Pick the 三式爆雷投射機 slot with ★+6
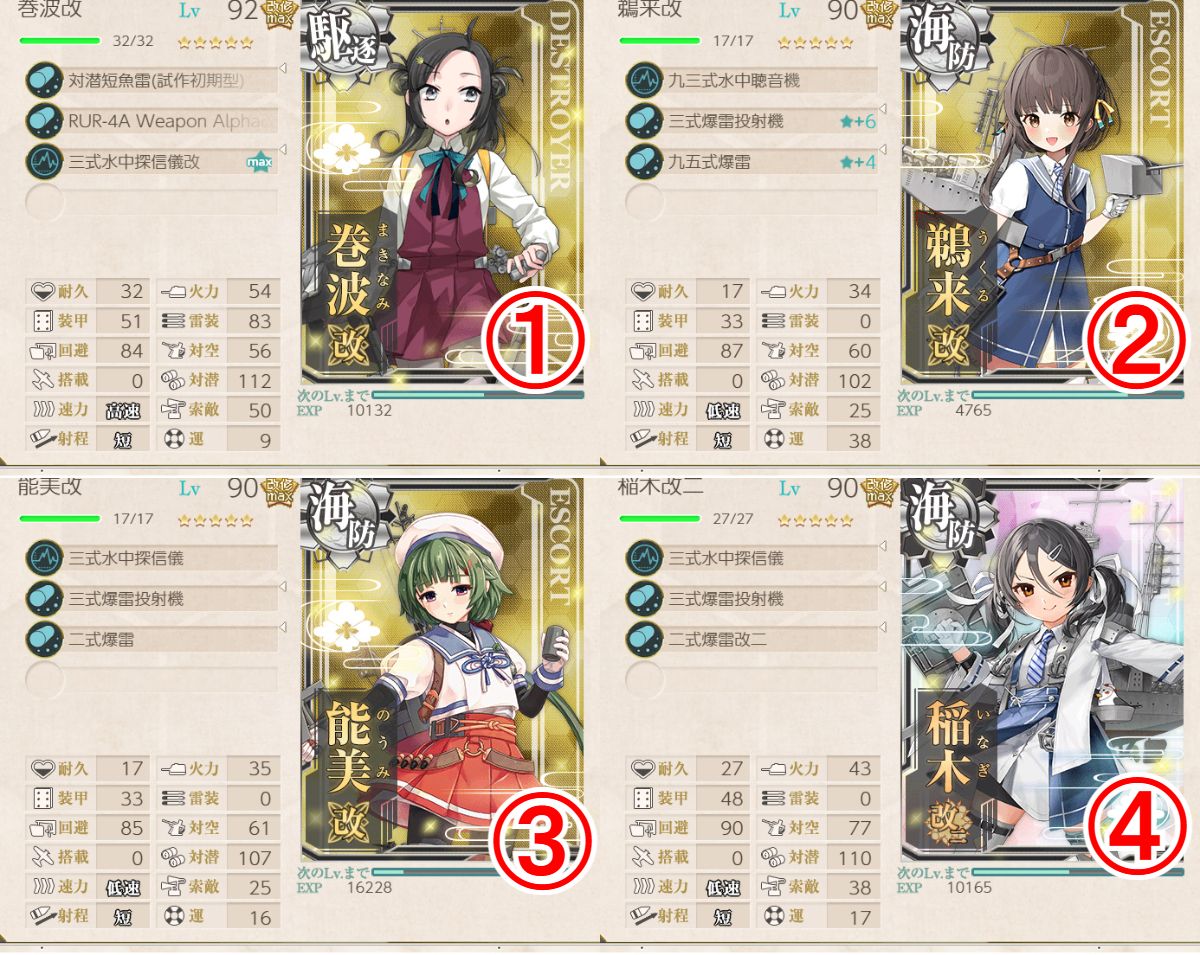Viewport: 1200px width, 955px height. coord(750,121)
